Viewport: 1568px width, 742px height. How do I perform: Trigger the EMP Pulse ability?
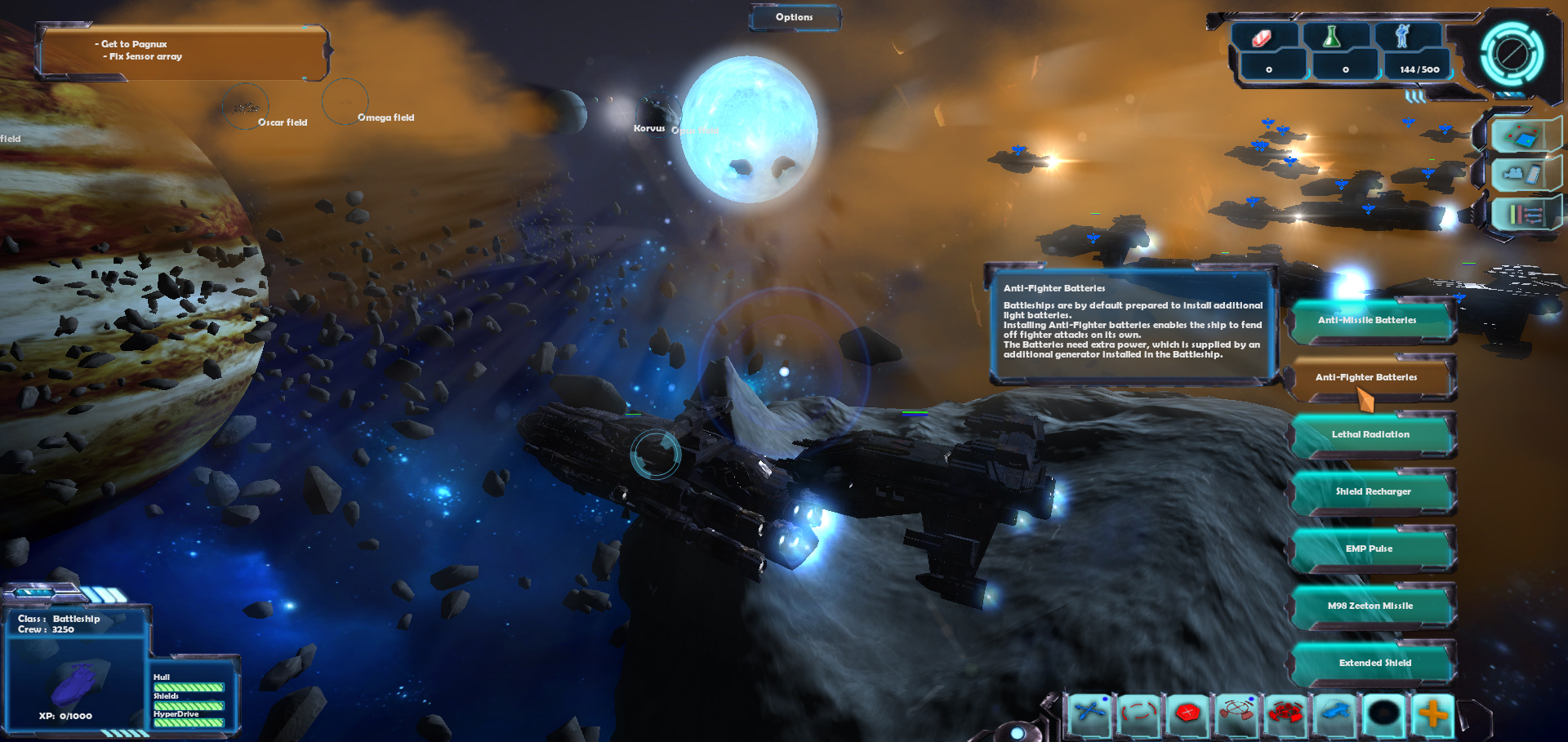1371,549
